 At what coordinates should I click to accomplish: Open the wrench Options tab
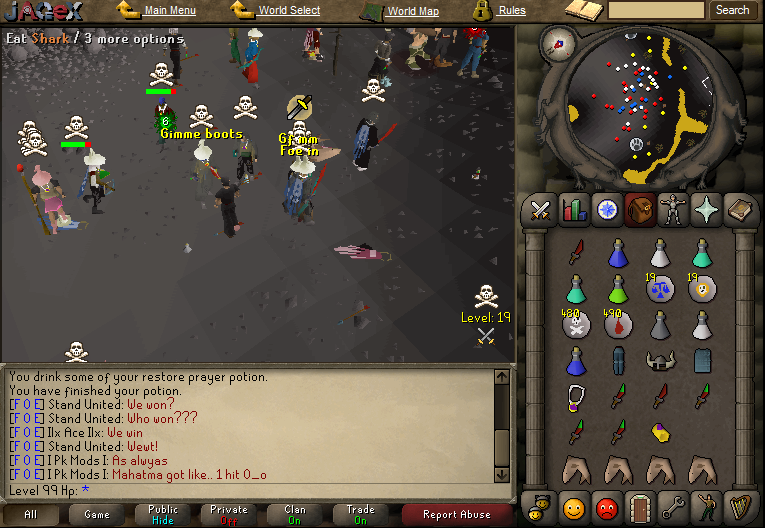(673, 503)
